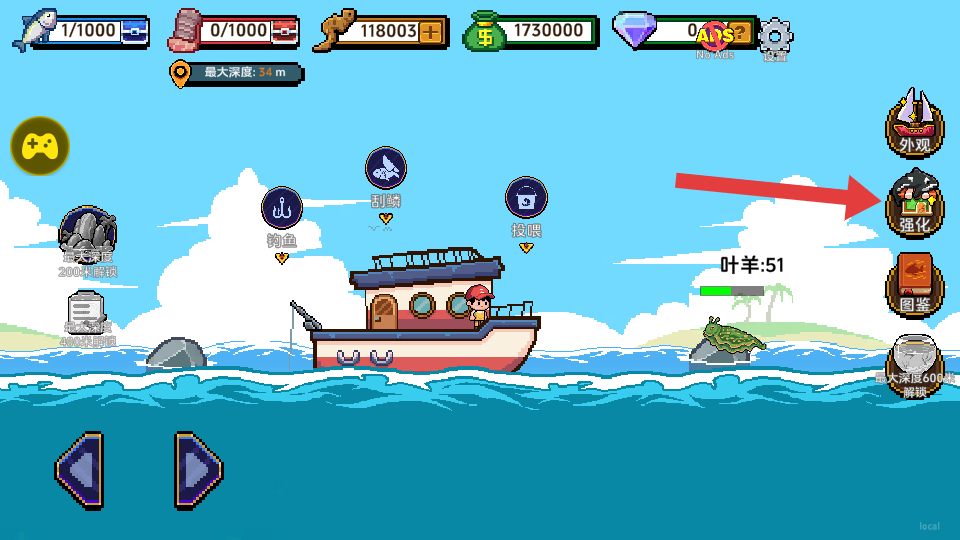Tap the yellow gamepad button
This screenshot has width=960, height=540.
tap(40, 146)
